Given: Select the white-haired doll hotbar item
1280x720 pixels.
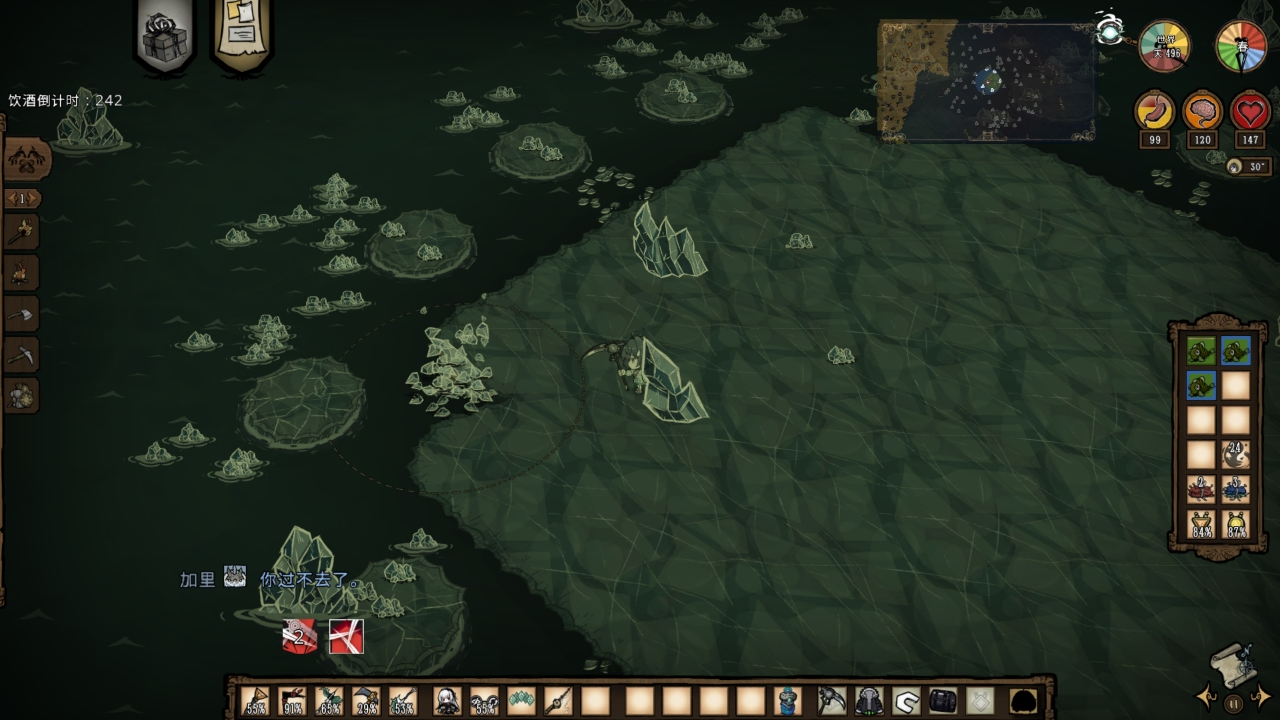Looking at the screenshot, I should (447, 701).
